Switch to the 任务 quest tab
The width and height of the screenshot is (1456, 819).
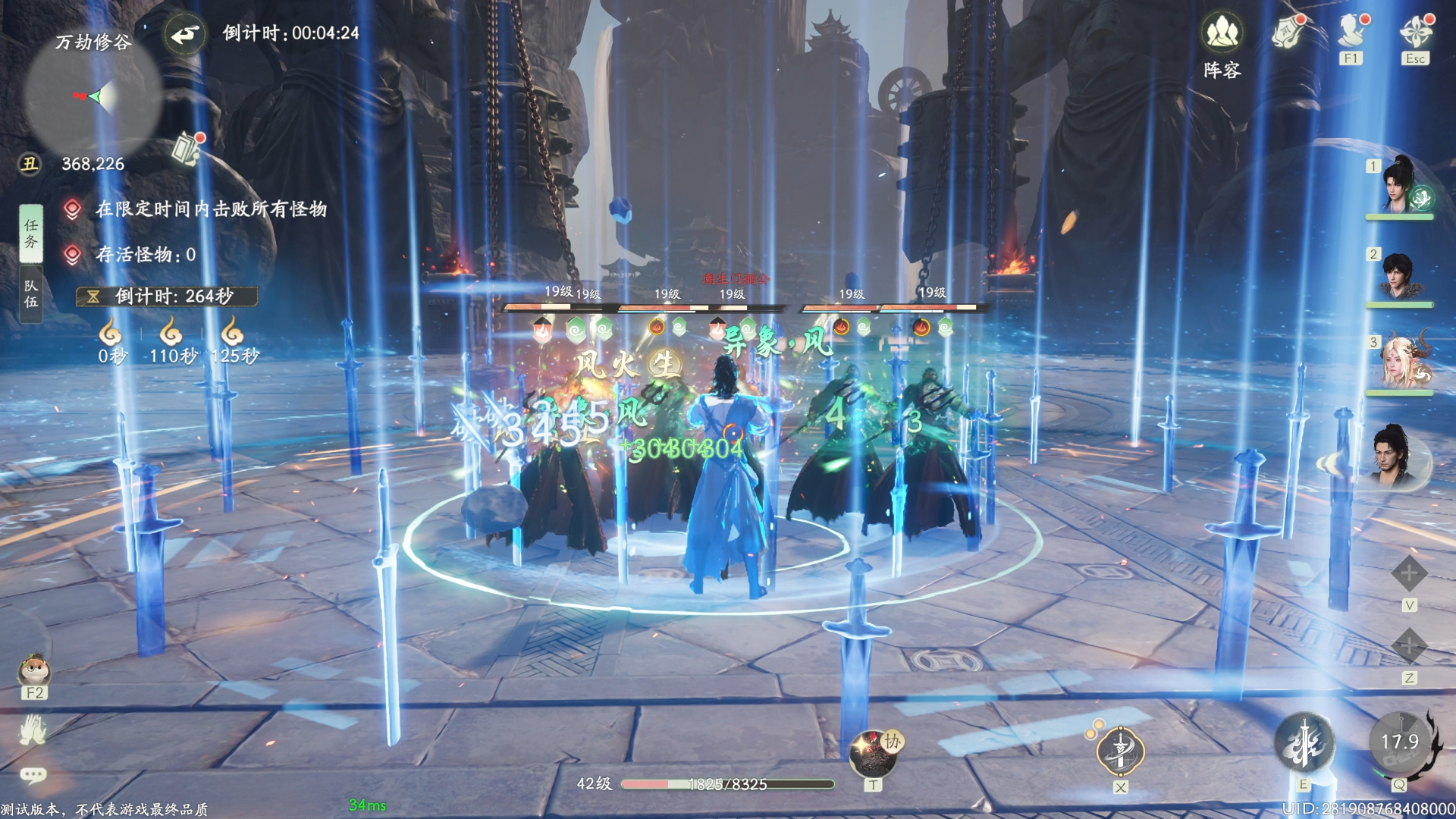(31, 234)
